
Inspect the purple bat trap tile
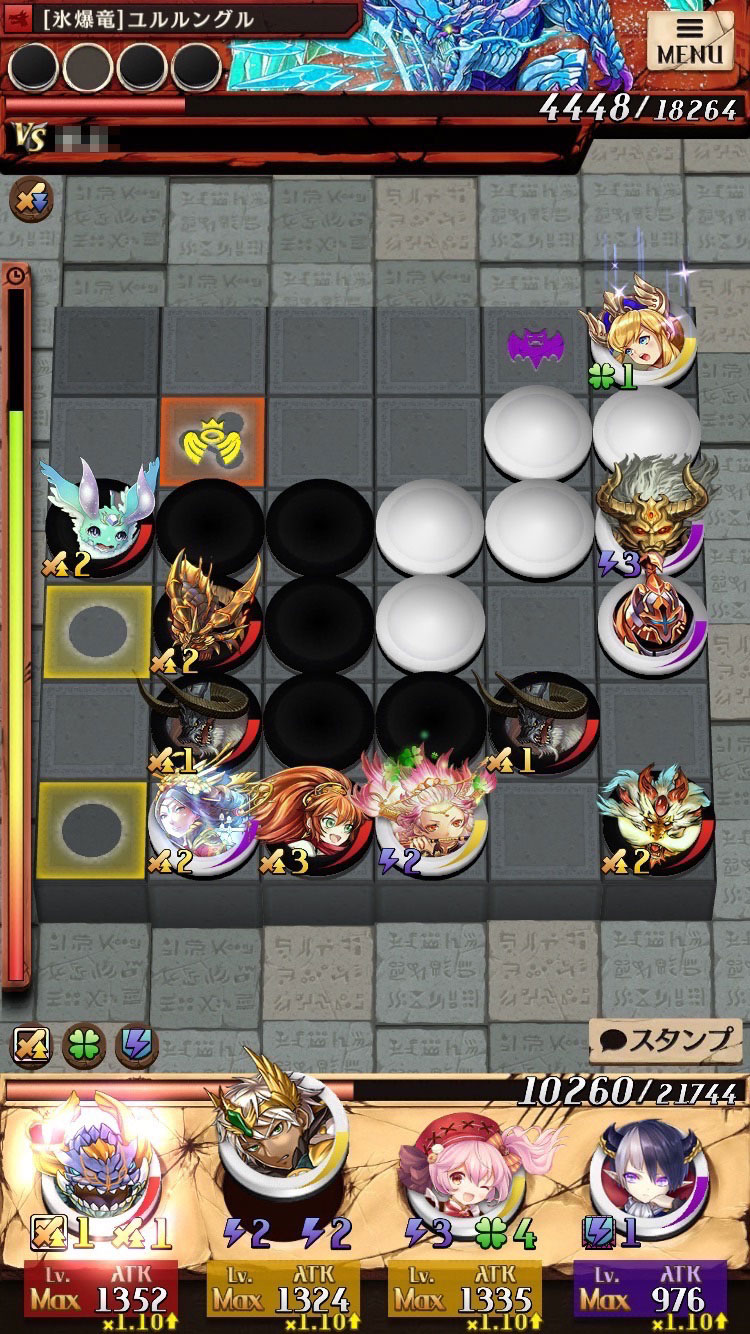tap(536, 348)
